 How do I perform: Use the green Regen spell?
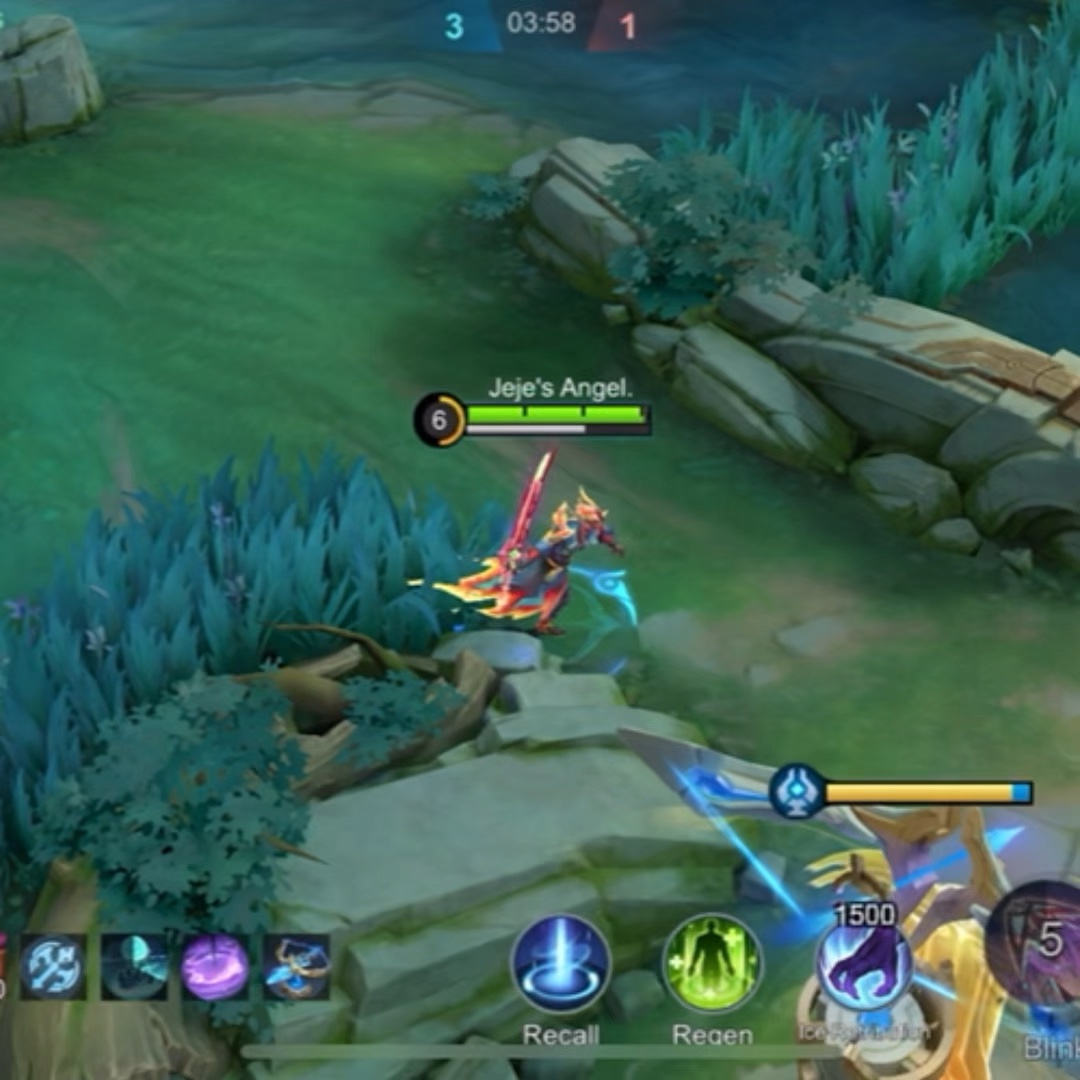(712, 964)
